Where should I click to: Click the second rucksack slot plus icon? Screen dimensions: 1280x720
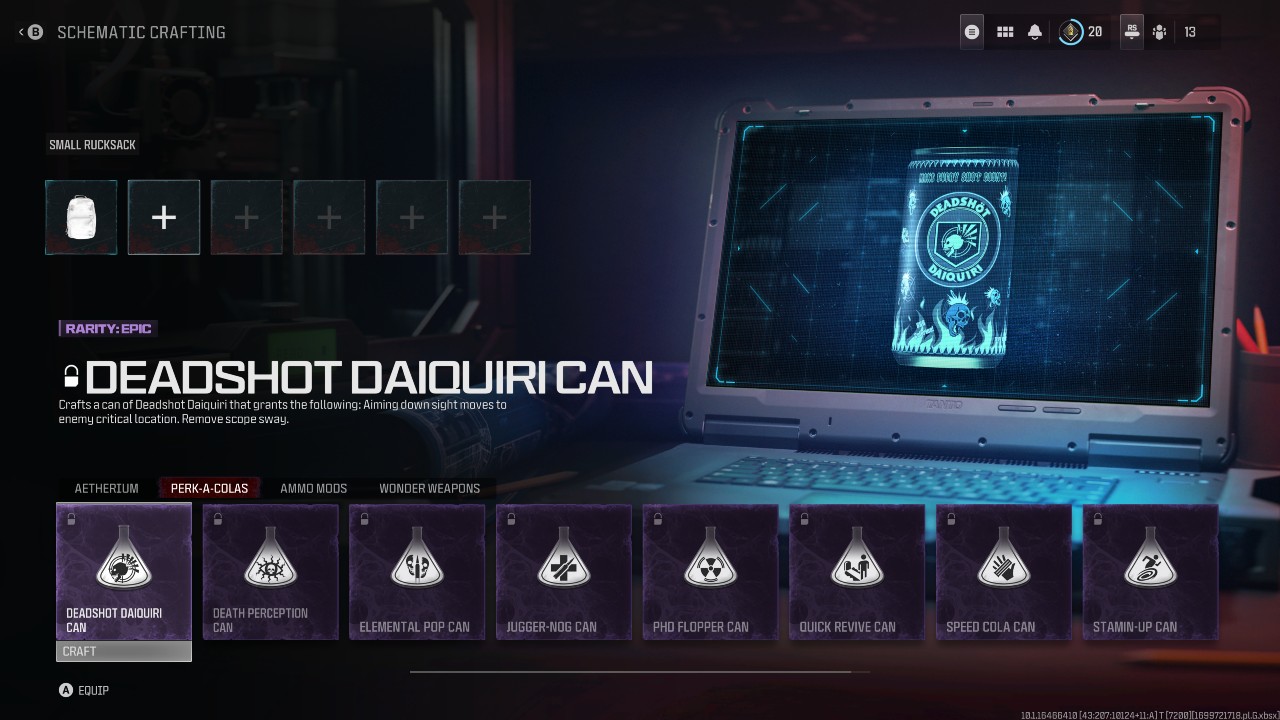(163, 217)
